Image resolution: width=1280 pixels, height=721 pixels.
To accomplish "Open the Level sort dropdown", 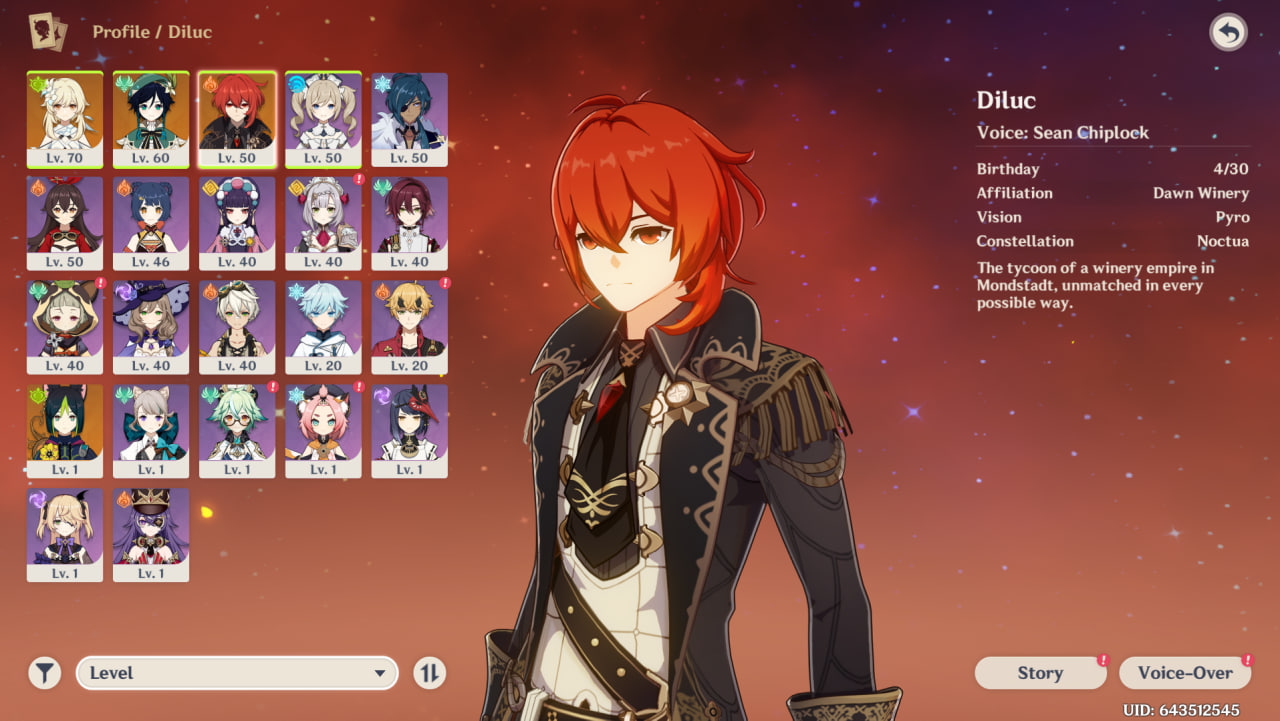I will pos(237,673).
